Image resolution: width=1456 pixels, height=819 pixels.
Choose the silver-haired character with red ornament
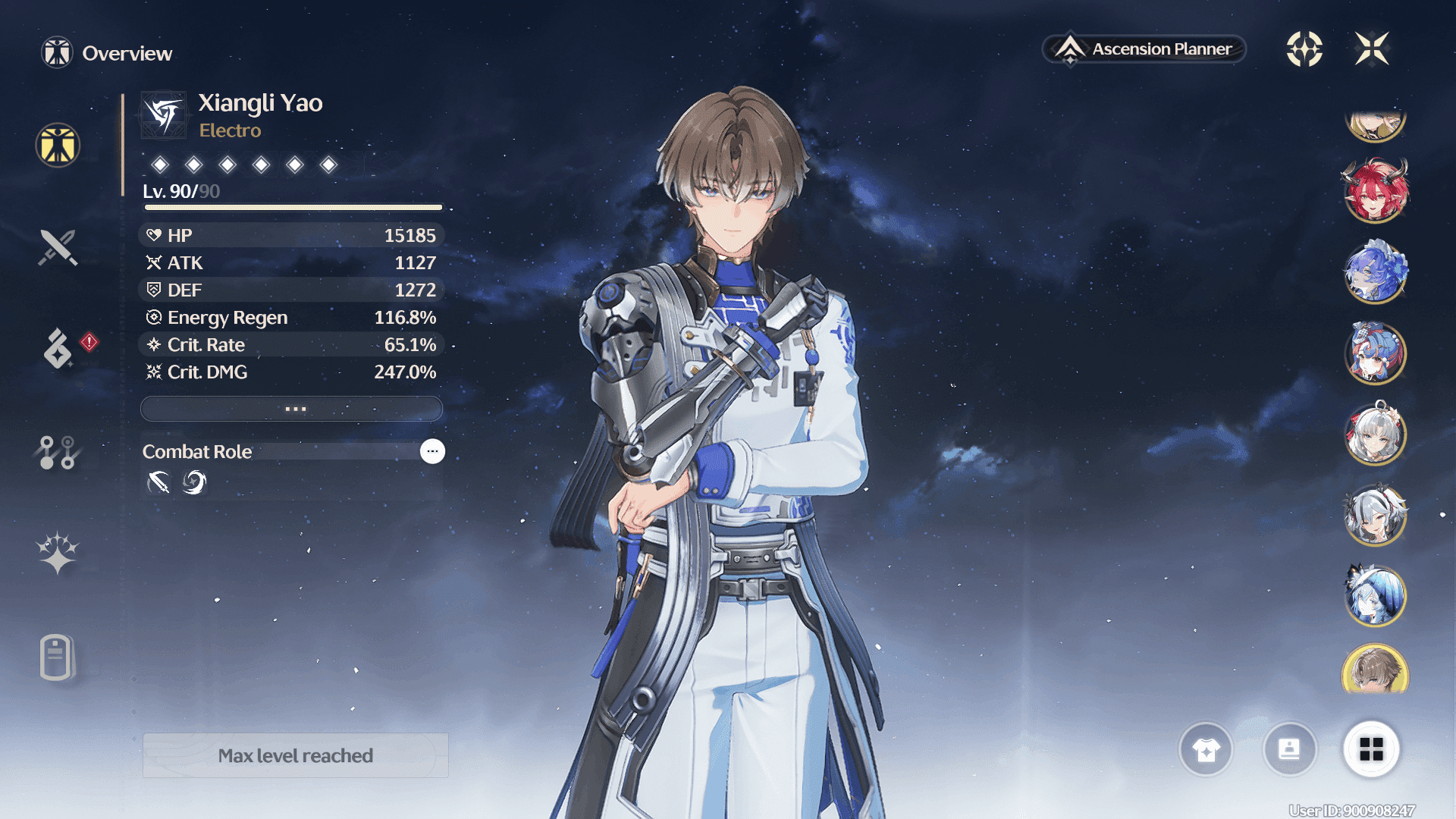click(x=1375, y=435)
